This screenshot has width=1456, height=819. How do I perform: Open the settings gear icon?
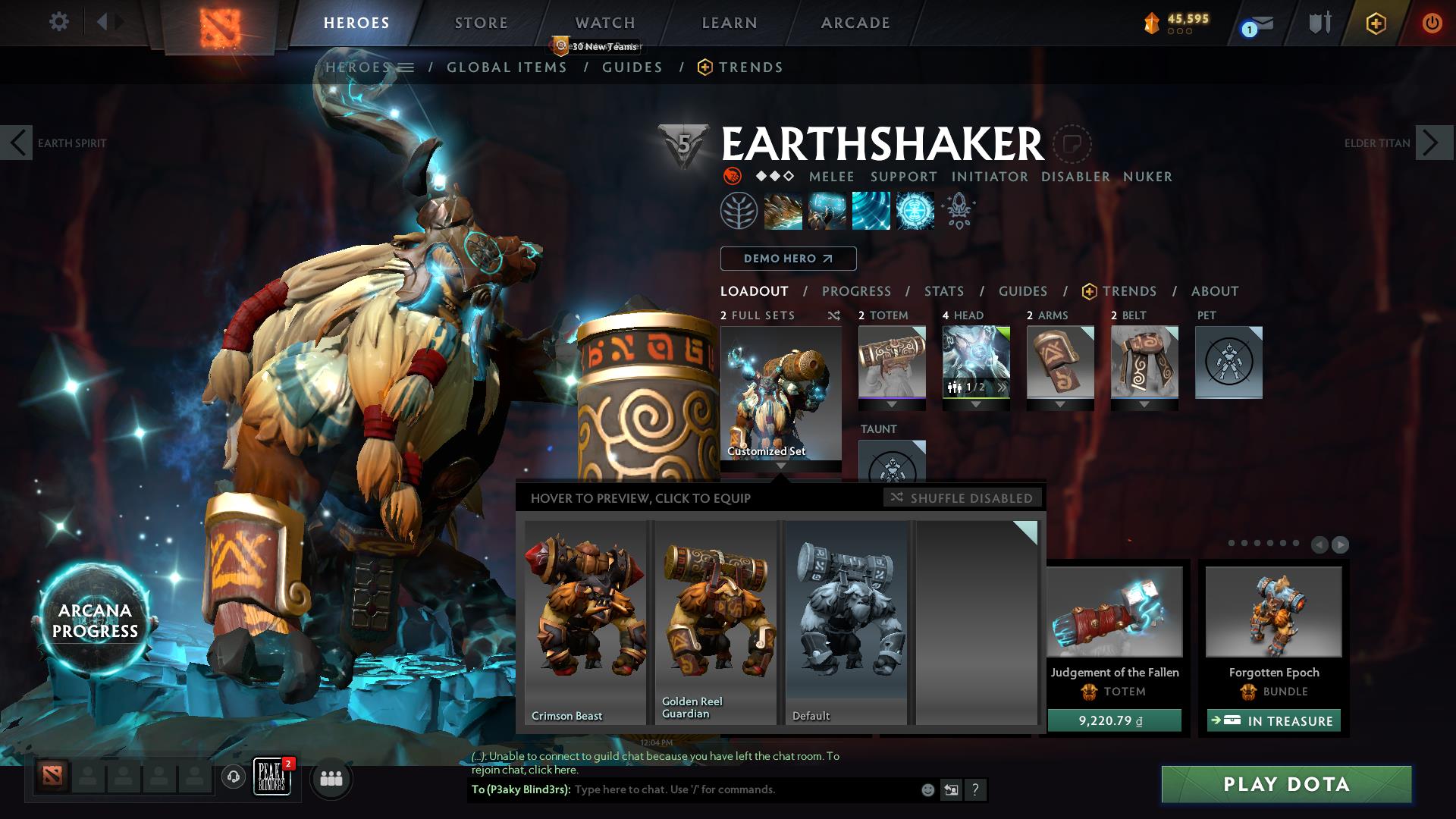pos(59,23)
